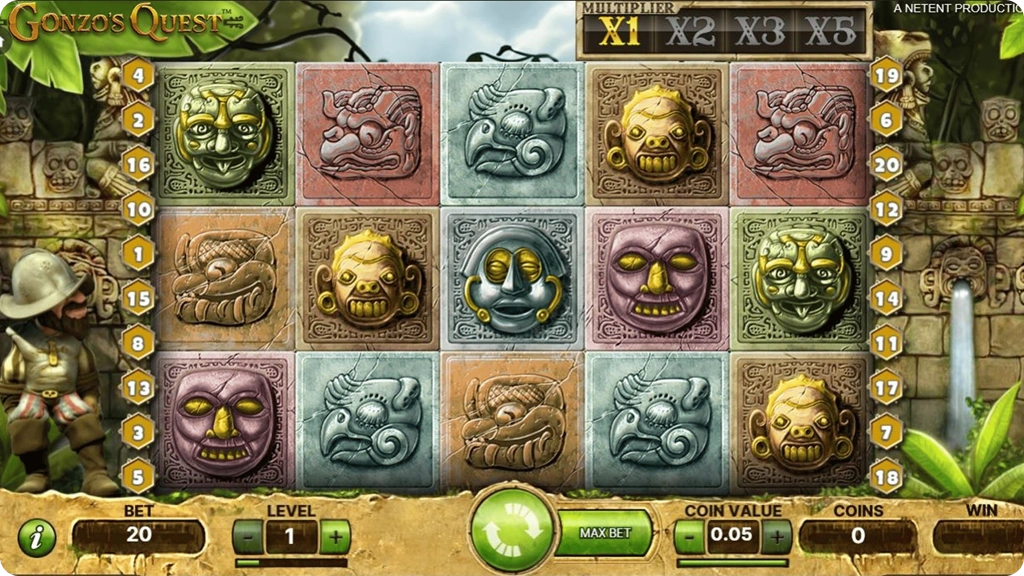This screenshot has height=576, width=1024.
Task: Lower the coin value
Action: [x=688, y=537]
